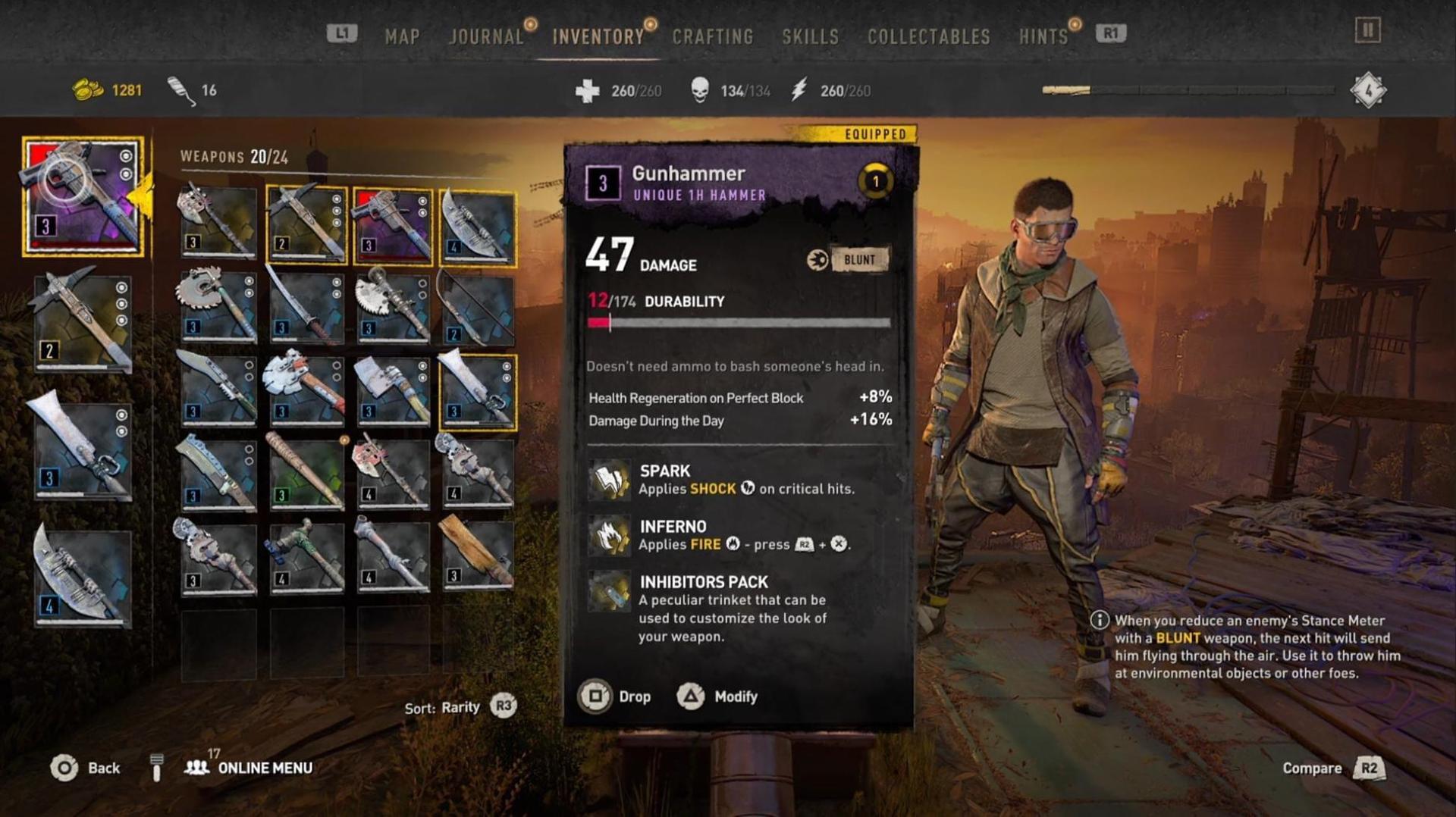Viewport: 1456px width, 817px height.
Task: Open the Skills tab
Action: pos(810,36)
